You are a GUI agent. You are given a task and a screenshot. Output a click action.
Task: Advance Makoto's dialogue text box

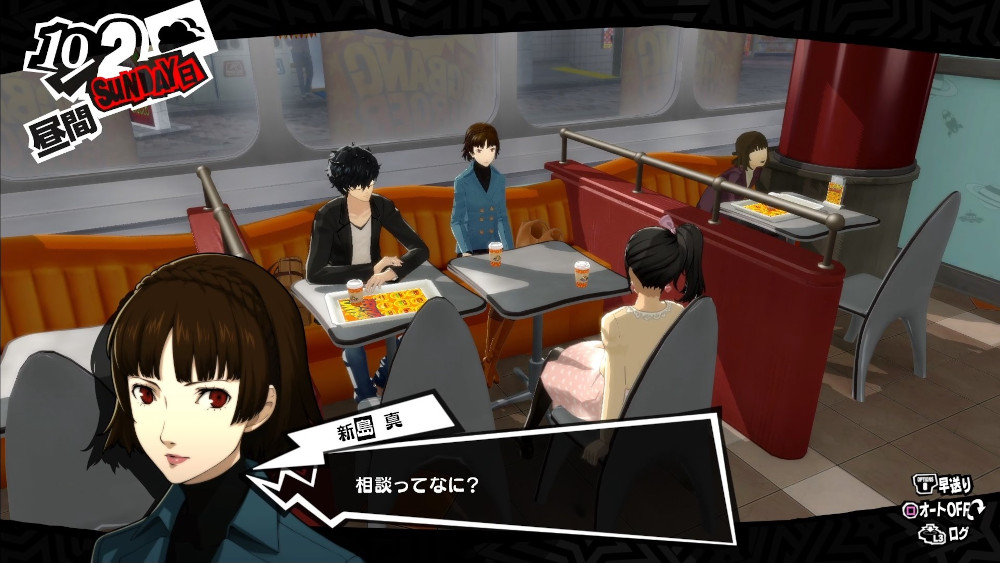[520, 487]
